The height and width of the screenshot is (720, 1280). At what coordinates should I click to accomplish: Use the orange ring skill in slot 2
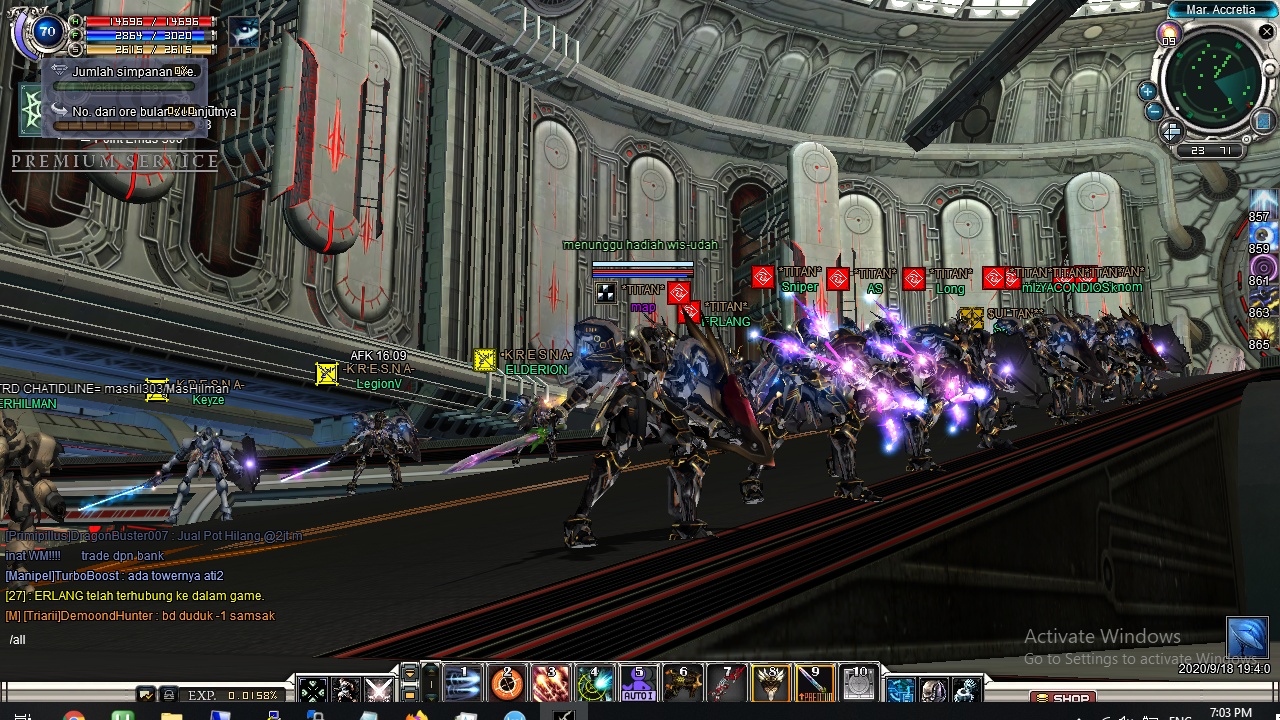[x=507, y=683]
